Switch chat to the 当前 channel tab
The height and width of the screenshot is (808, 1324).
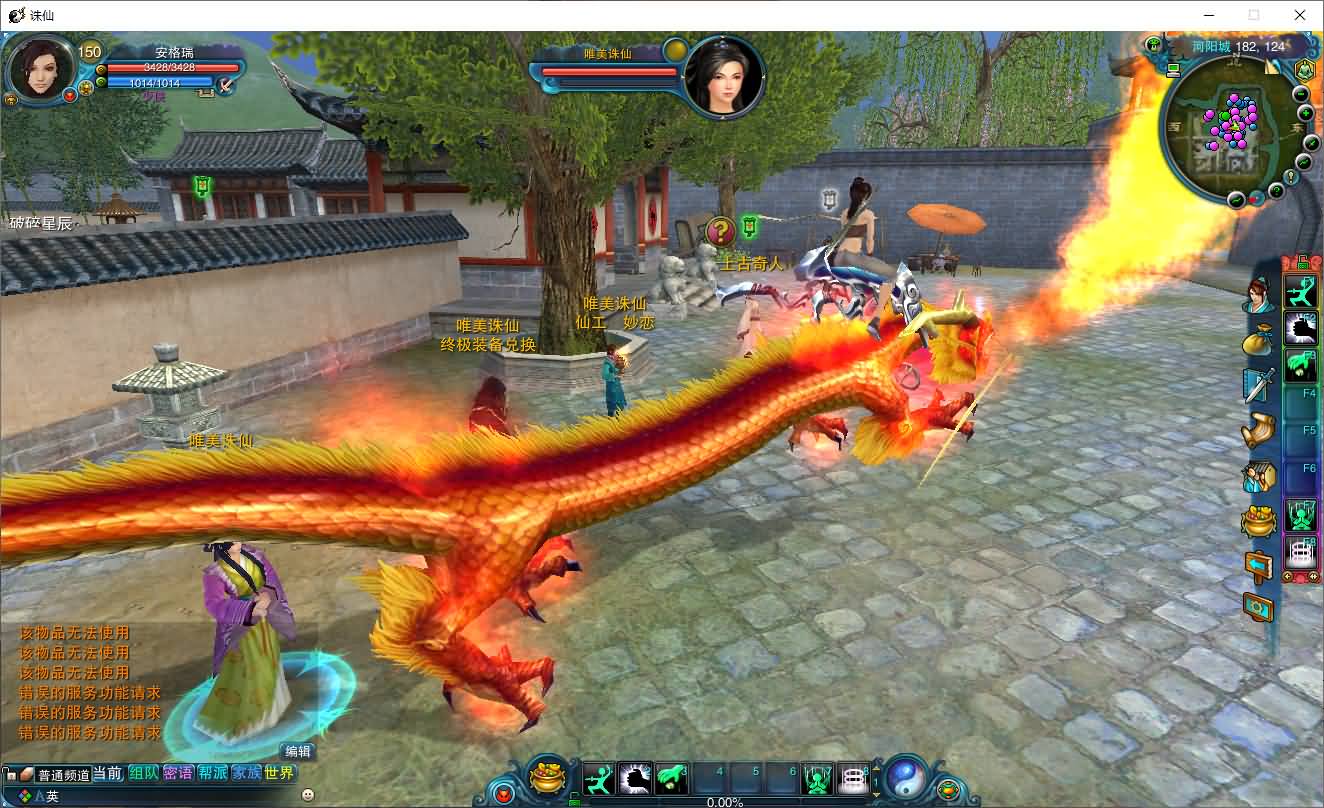[108, 773]
